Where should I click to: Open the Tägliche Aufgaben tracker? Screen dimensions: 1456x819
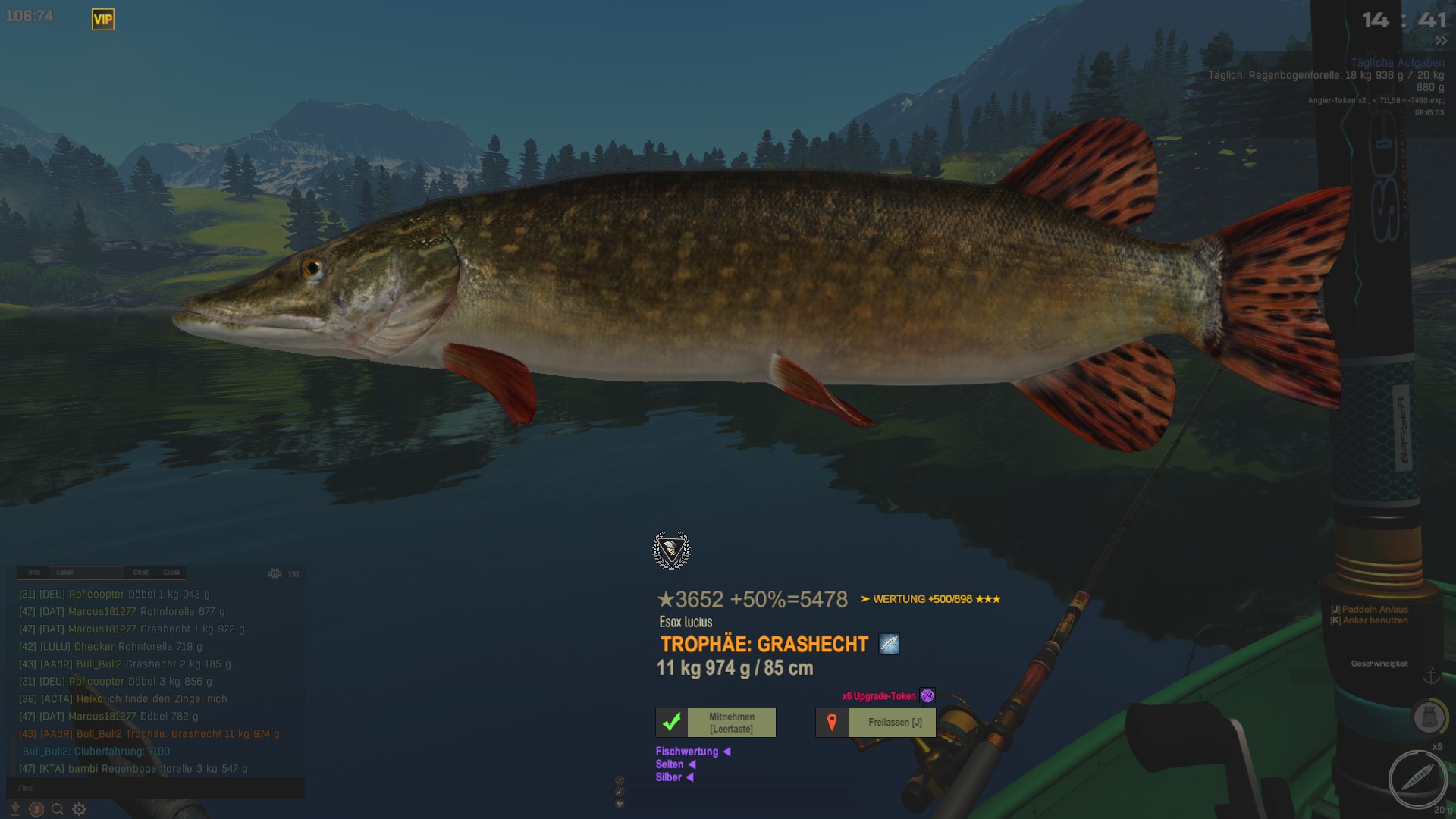point(1397,63)
